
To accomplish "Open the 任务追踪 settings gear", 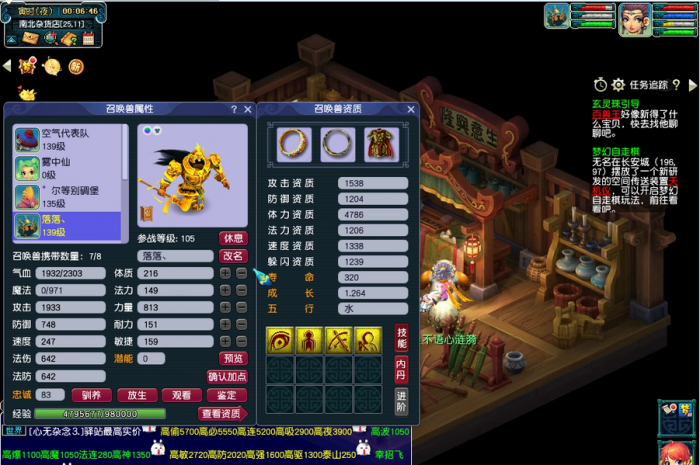I will pos(618,85).
